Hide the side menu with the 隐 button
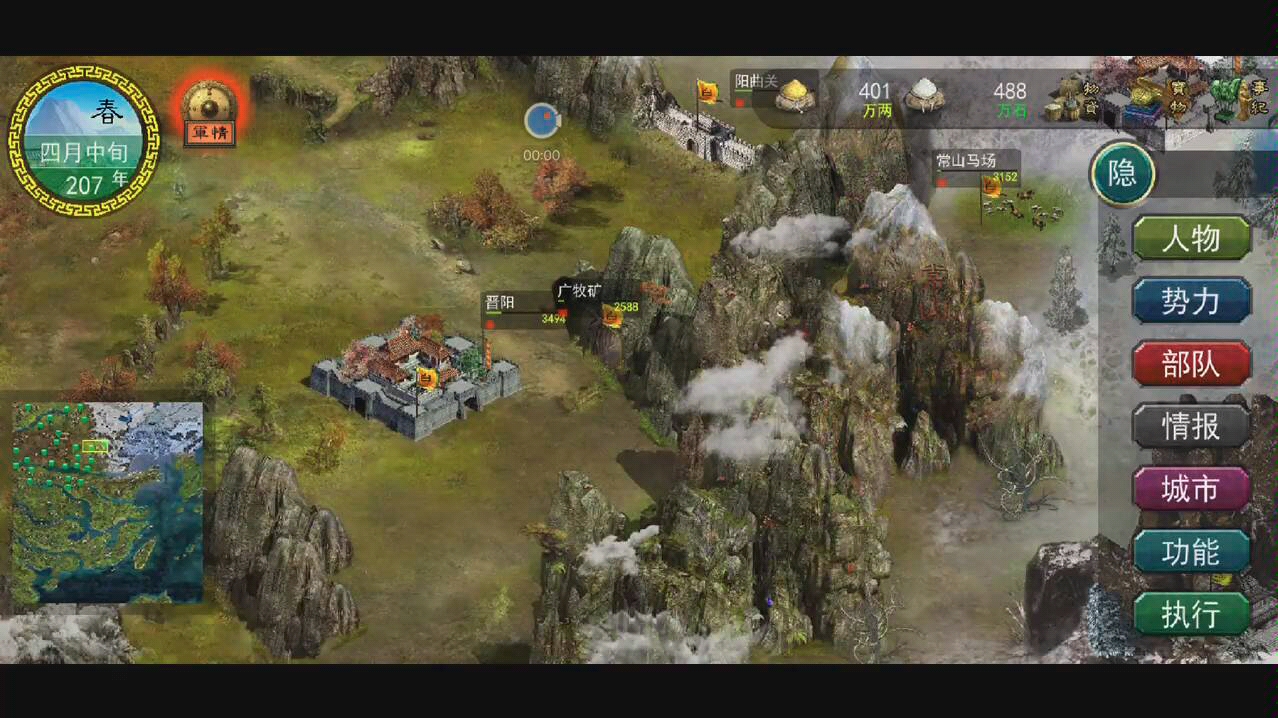 1122,175
